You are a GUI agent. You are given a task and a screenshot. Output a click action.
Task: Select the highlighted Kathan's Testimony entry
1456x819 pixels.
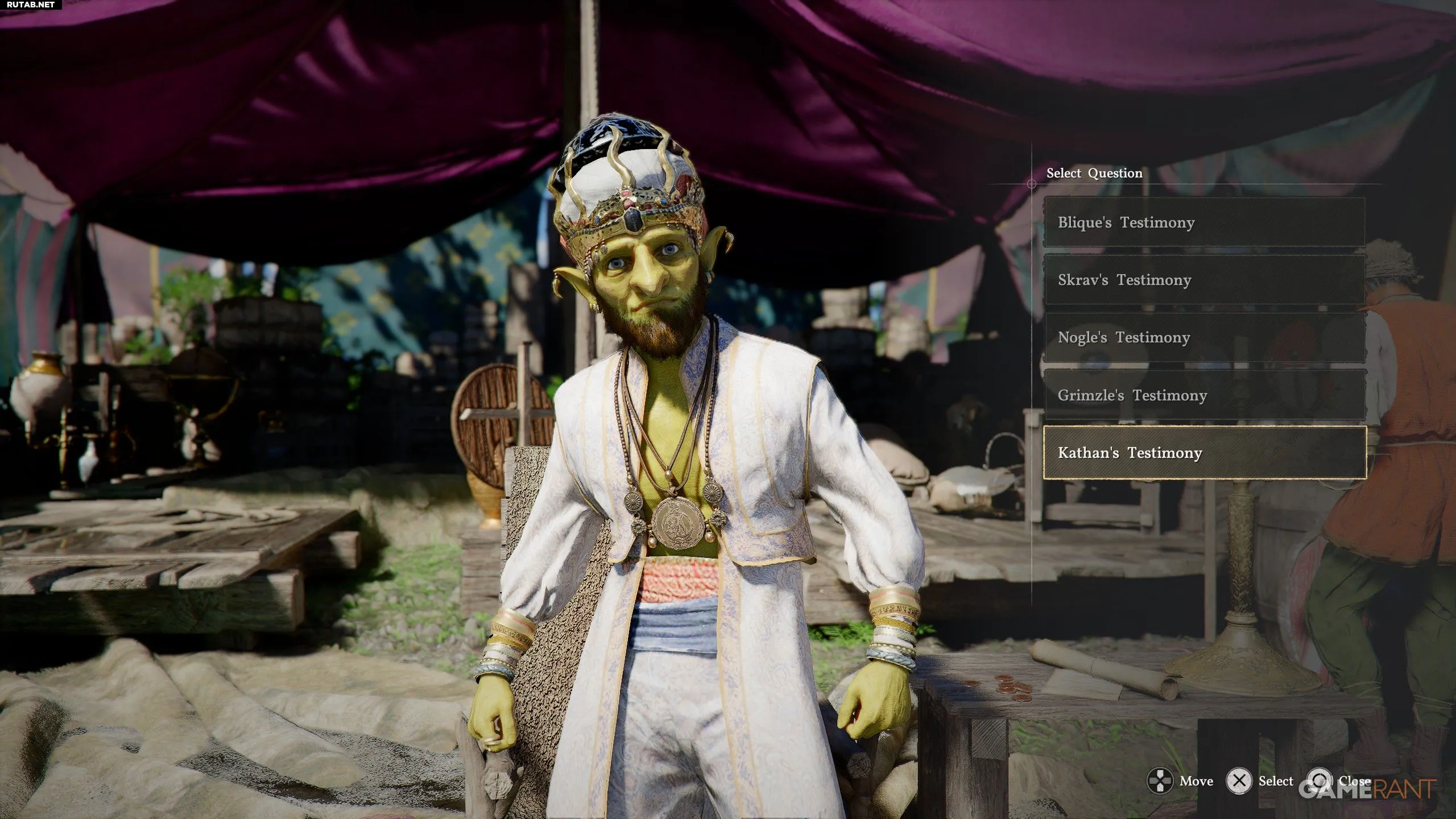point(1203,453)
